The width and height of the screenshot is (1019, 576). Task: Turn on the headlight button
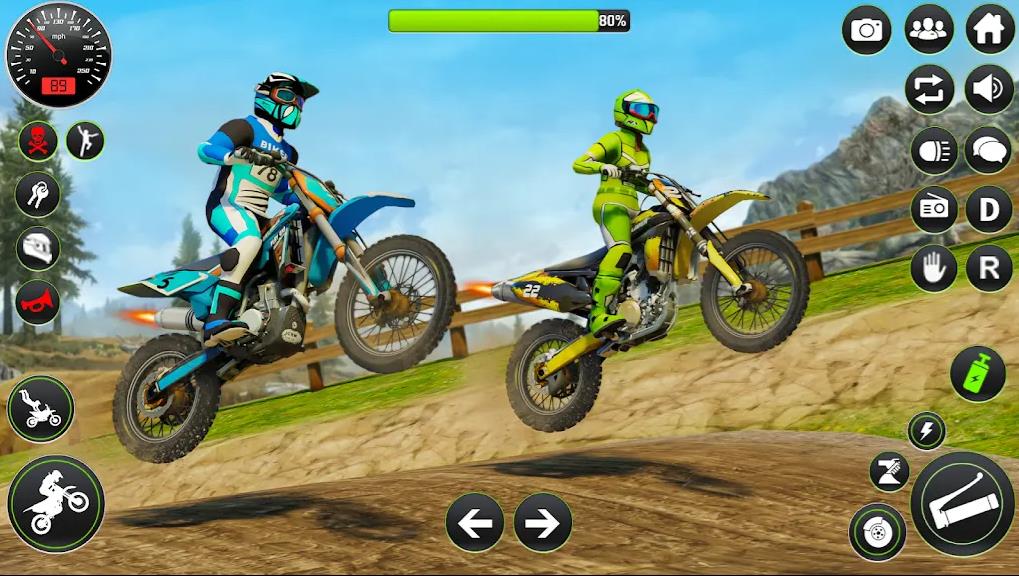[x=934, y=151]
